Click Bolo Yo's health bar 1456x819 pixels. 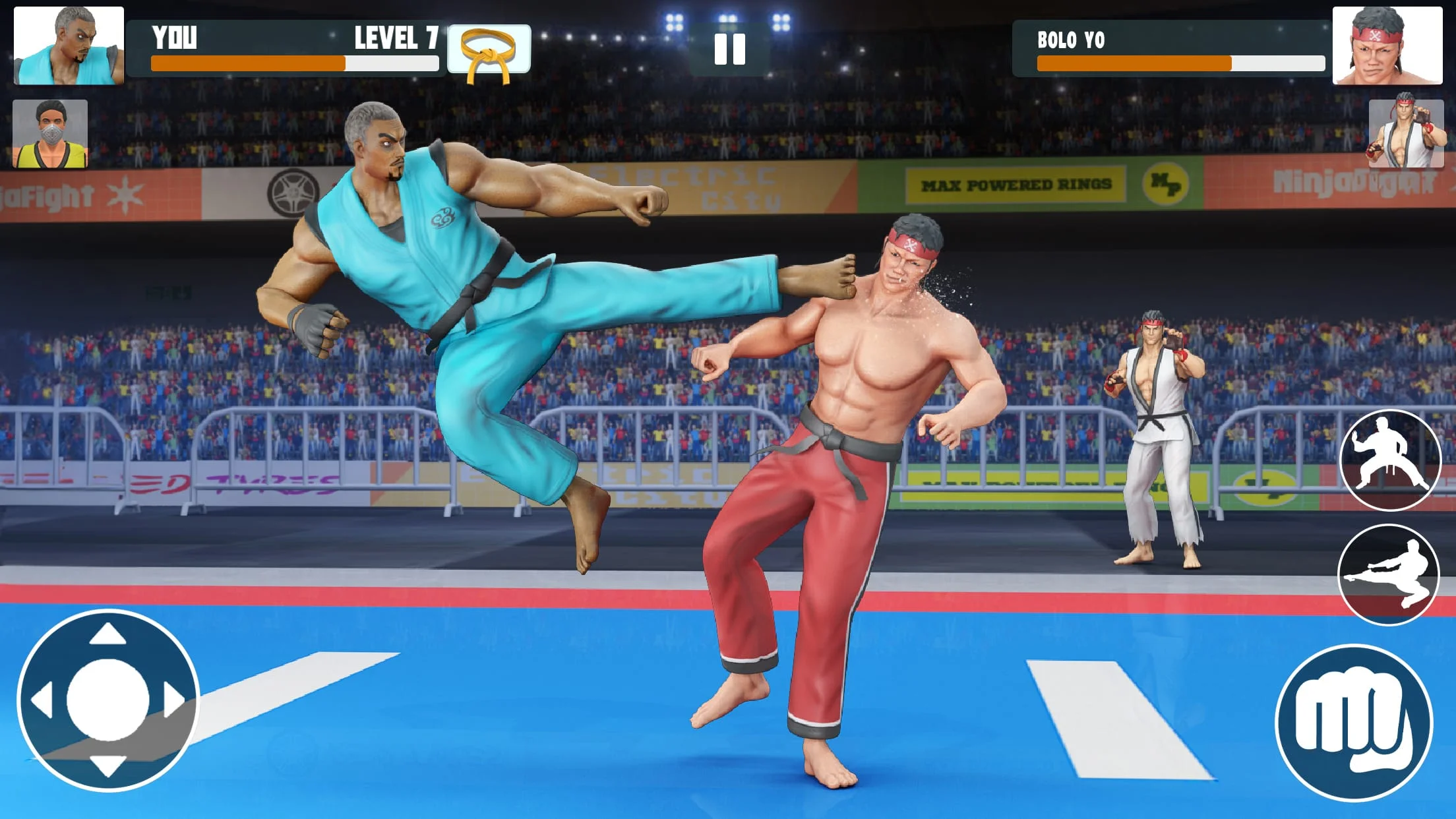(1134, 64)
